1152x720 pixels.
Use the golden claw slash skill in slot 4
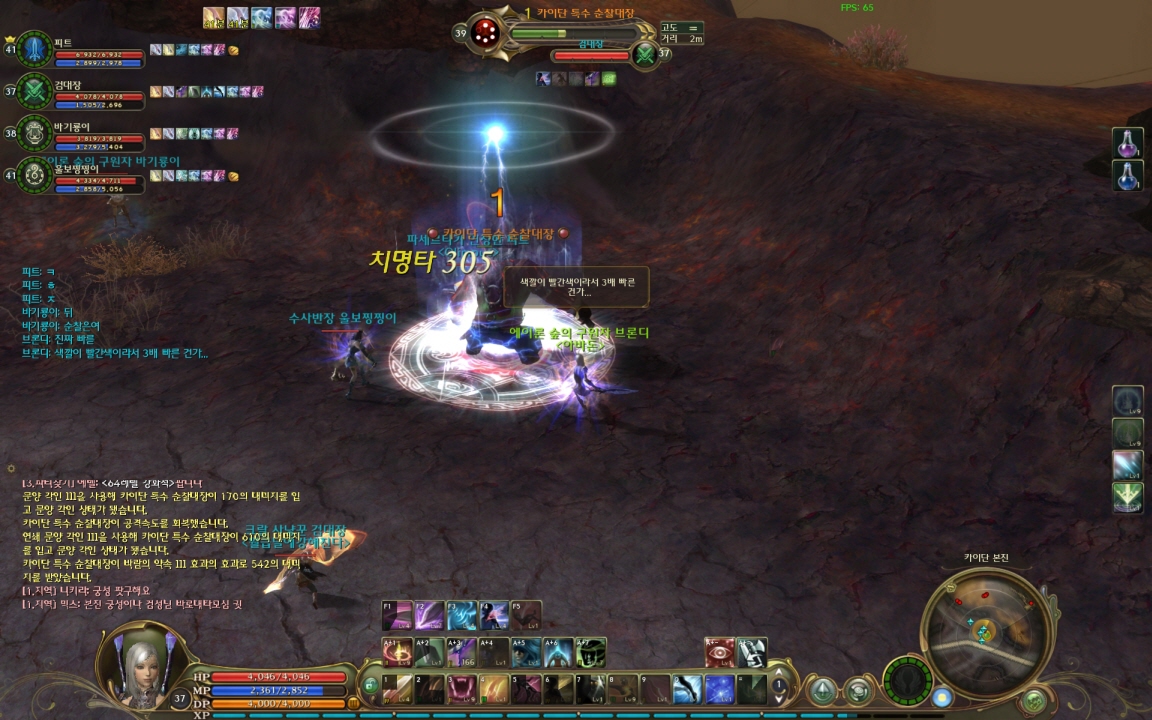495,689
